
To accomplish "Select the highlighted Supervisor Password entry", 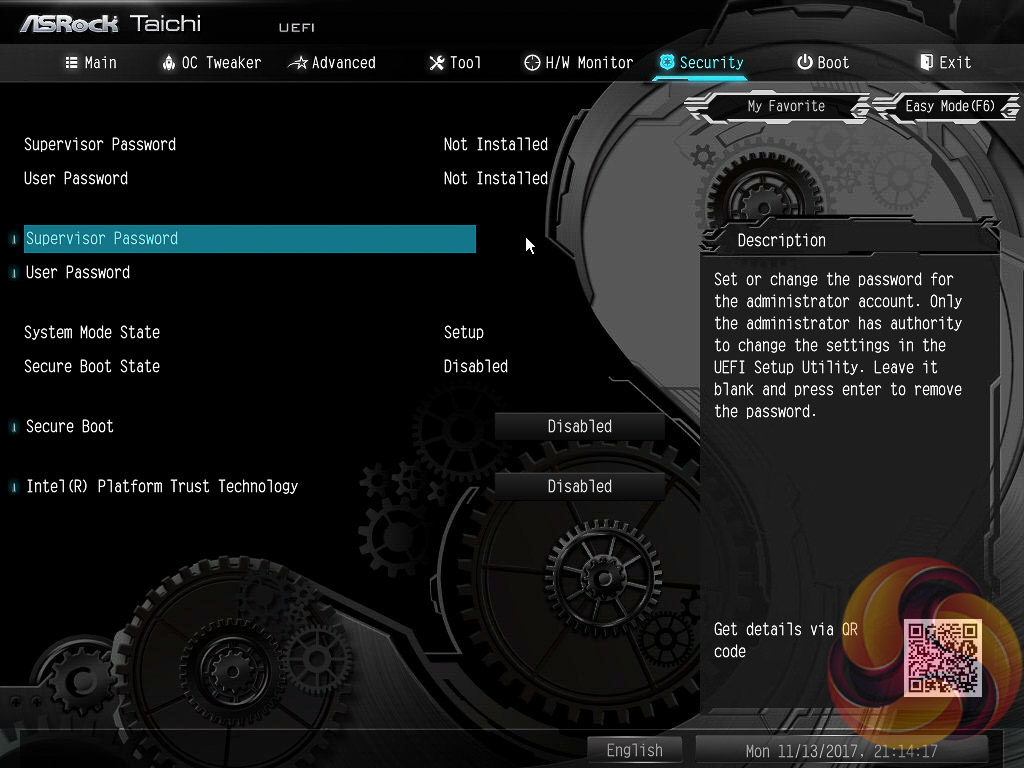I will [249, 239].
